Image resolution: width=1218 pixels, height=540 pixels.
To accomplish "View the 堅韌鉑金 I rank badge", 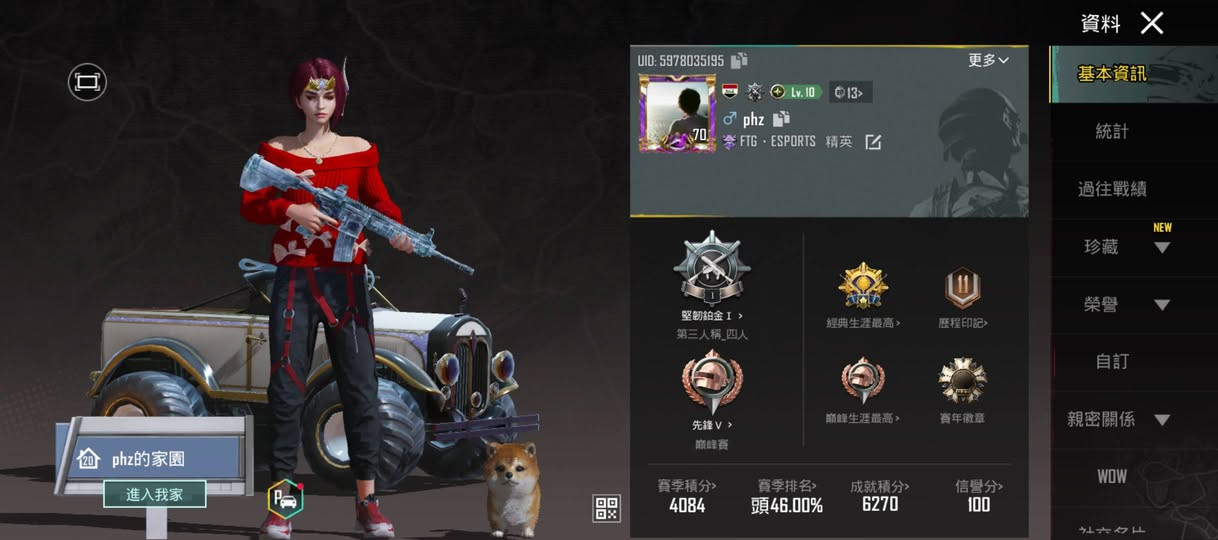I will [x=712, y=269].
